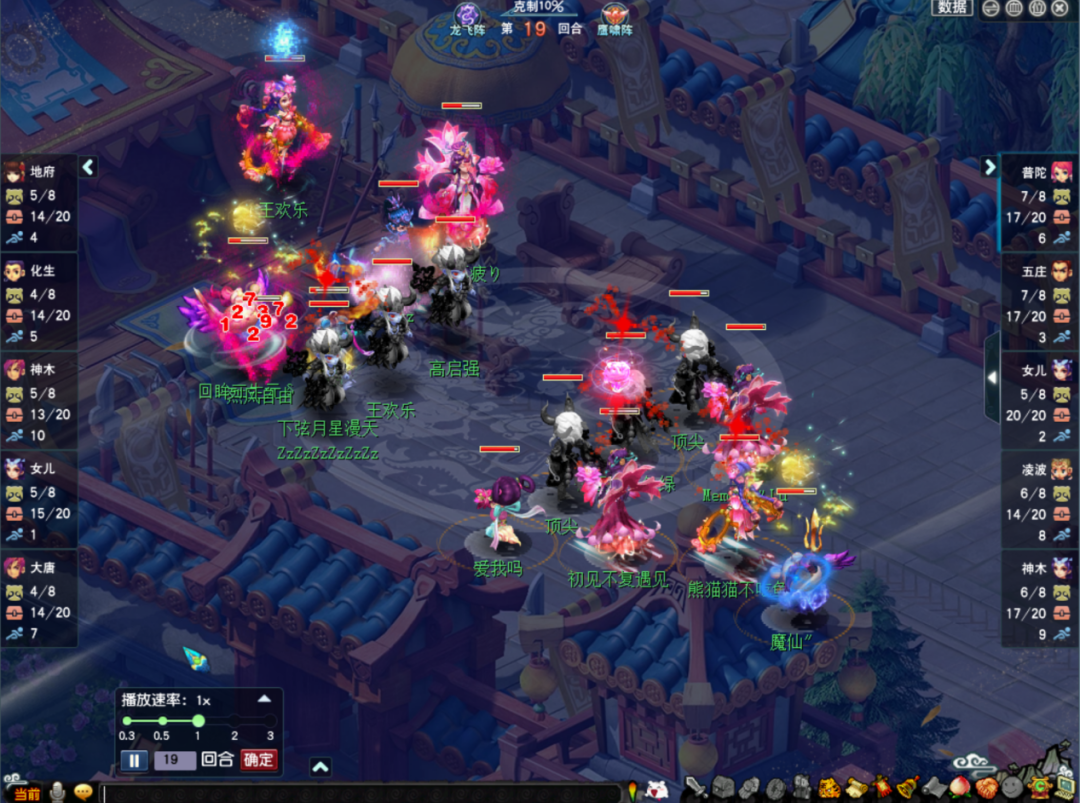Image resolution: width=1080 pixels, height=803 pixels.
Task: Set playback speed to 2x
Action: [234, 721]
